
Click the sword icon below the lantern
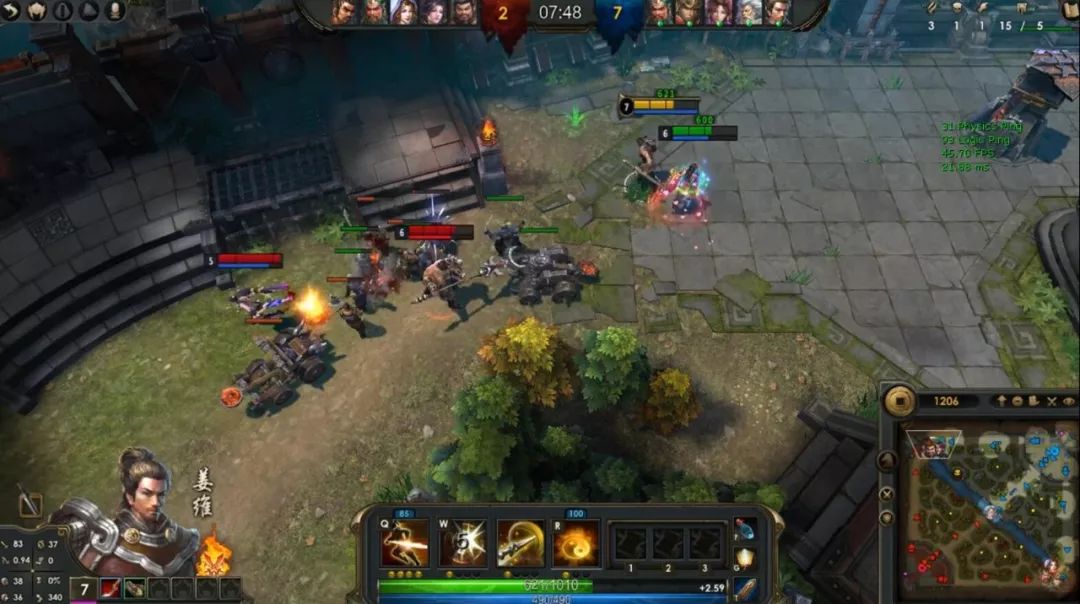click(744, 588)
